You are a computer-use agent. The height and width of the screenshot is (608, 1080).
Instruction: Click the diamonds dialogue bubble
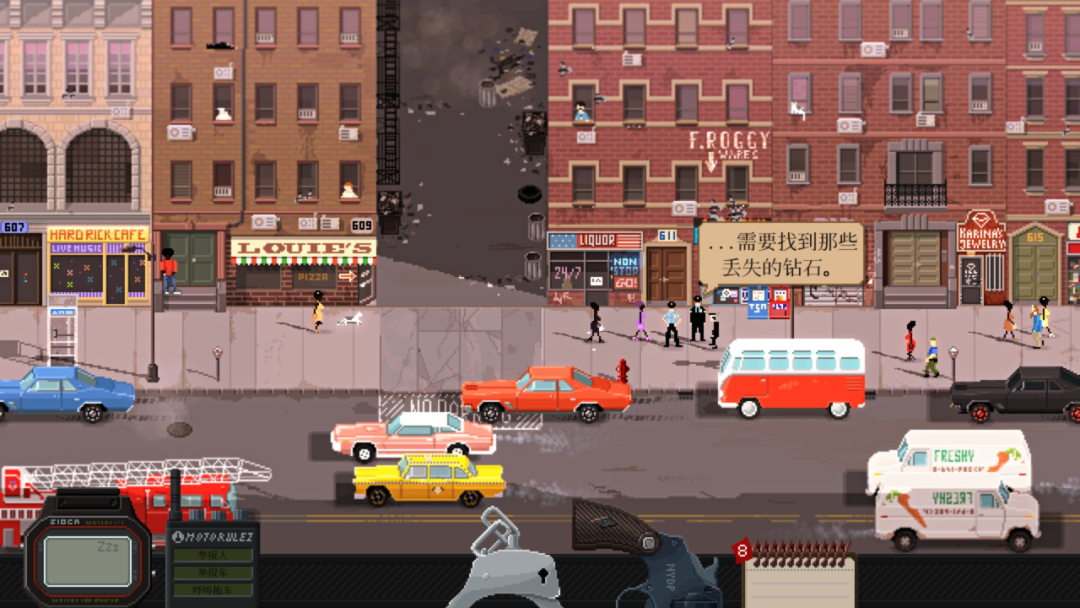[780, 254]
